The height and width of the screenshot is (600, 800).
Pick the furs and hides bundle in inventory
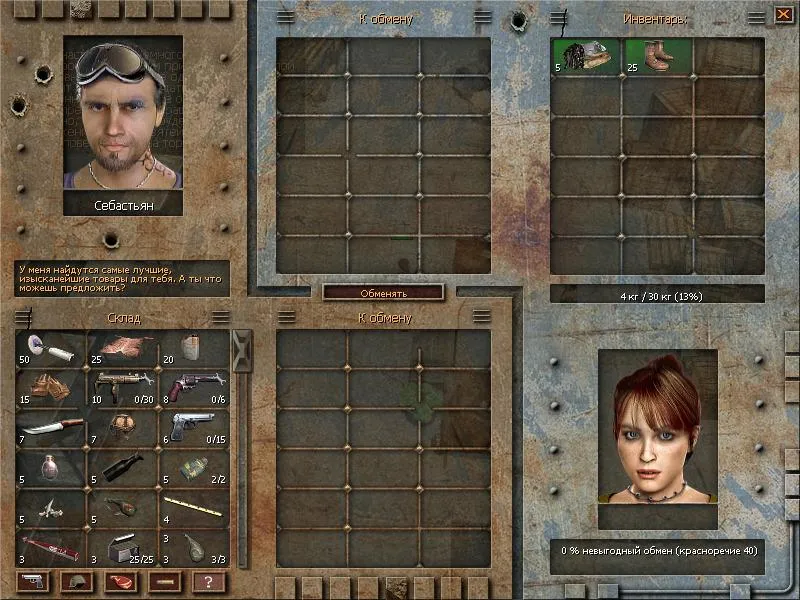586,56
